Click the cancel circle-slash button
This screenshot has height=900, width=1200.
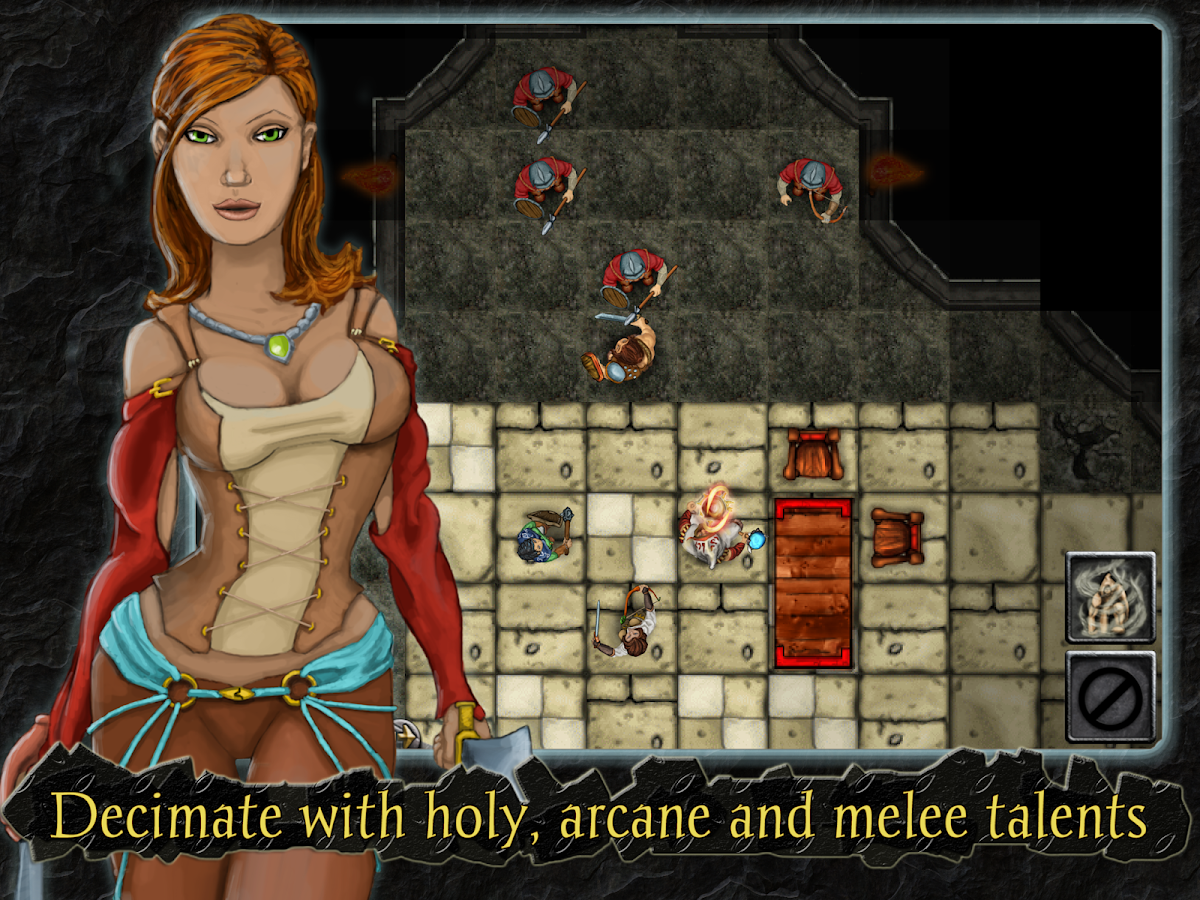(1110, 697)
